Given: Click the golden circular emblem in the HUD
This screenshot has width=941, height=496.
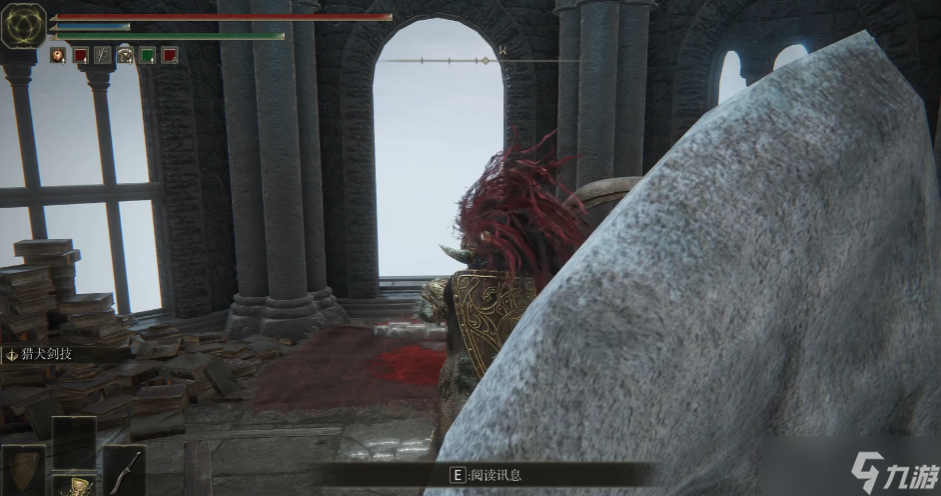Looking at the screenshot, I should coord(23,25).
